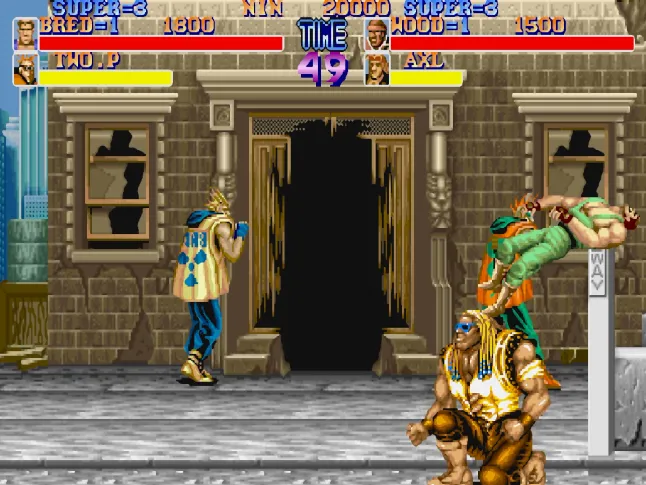The height and width of the screenshot is (485, 646).
Task: Select the AXL enemy portrait
Action: pos(377,69)
